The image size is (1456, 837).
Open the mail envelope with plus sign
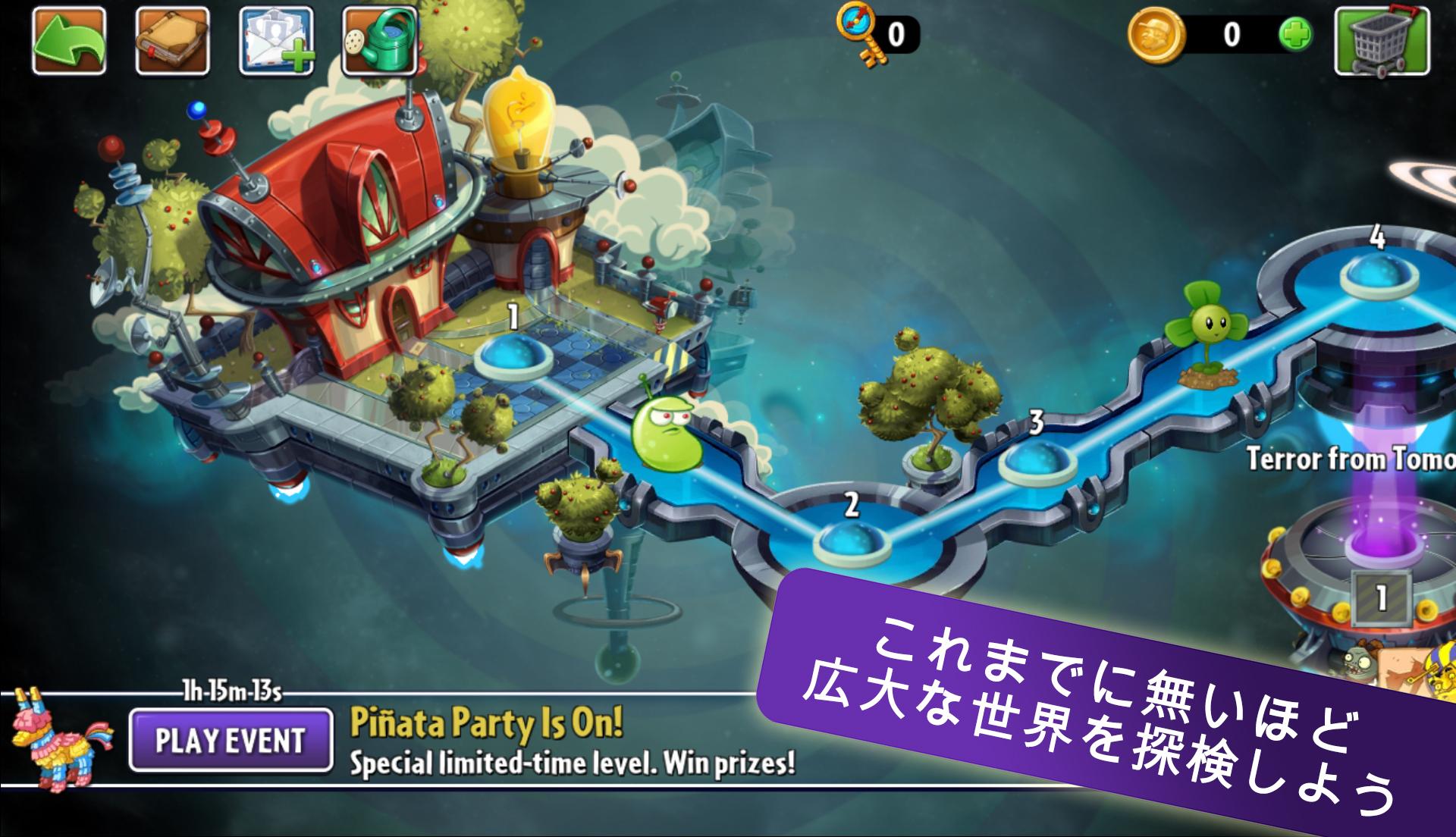point(276,40)
